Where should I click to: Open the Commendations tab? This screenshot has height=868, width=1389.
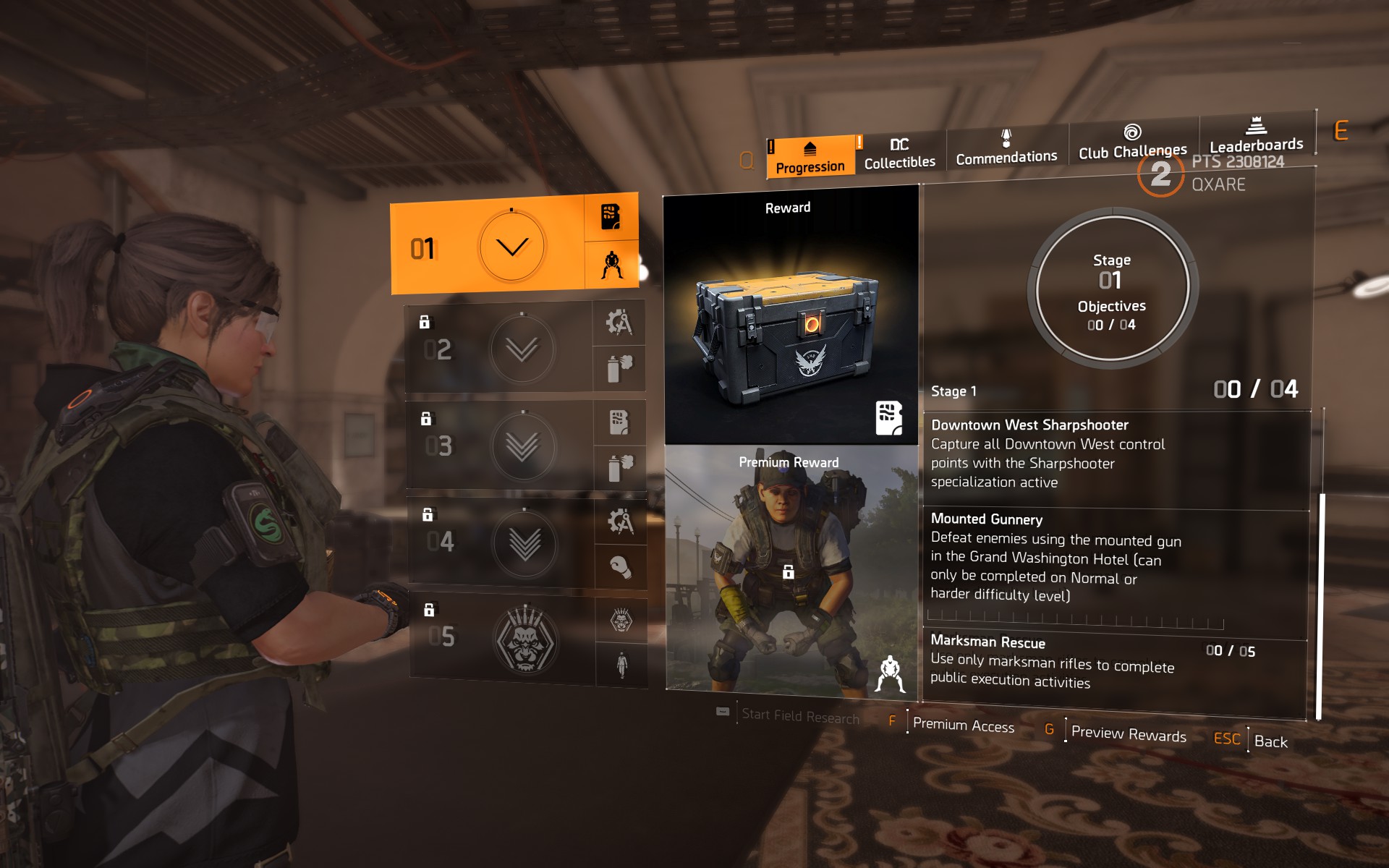point(1006,148)
